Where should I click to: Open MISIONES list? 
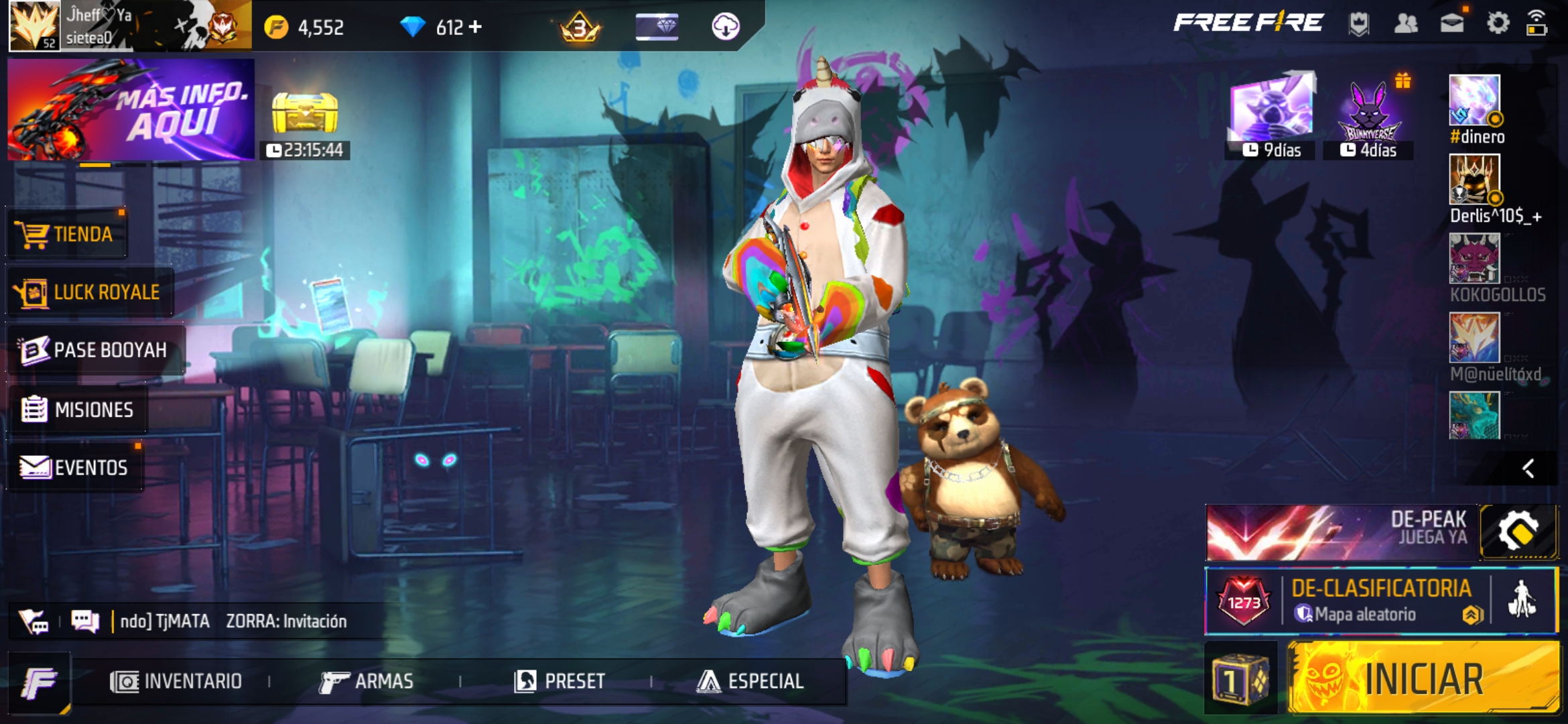click(78, 409)
